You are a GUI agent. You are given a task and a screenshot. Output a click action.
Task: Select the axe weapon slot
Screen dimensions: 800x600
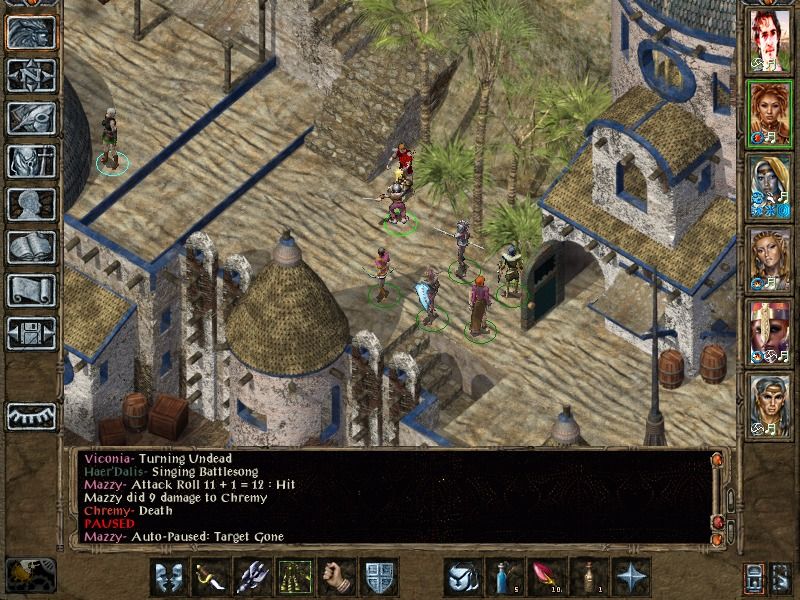click(x=251, y=576)
